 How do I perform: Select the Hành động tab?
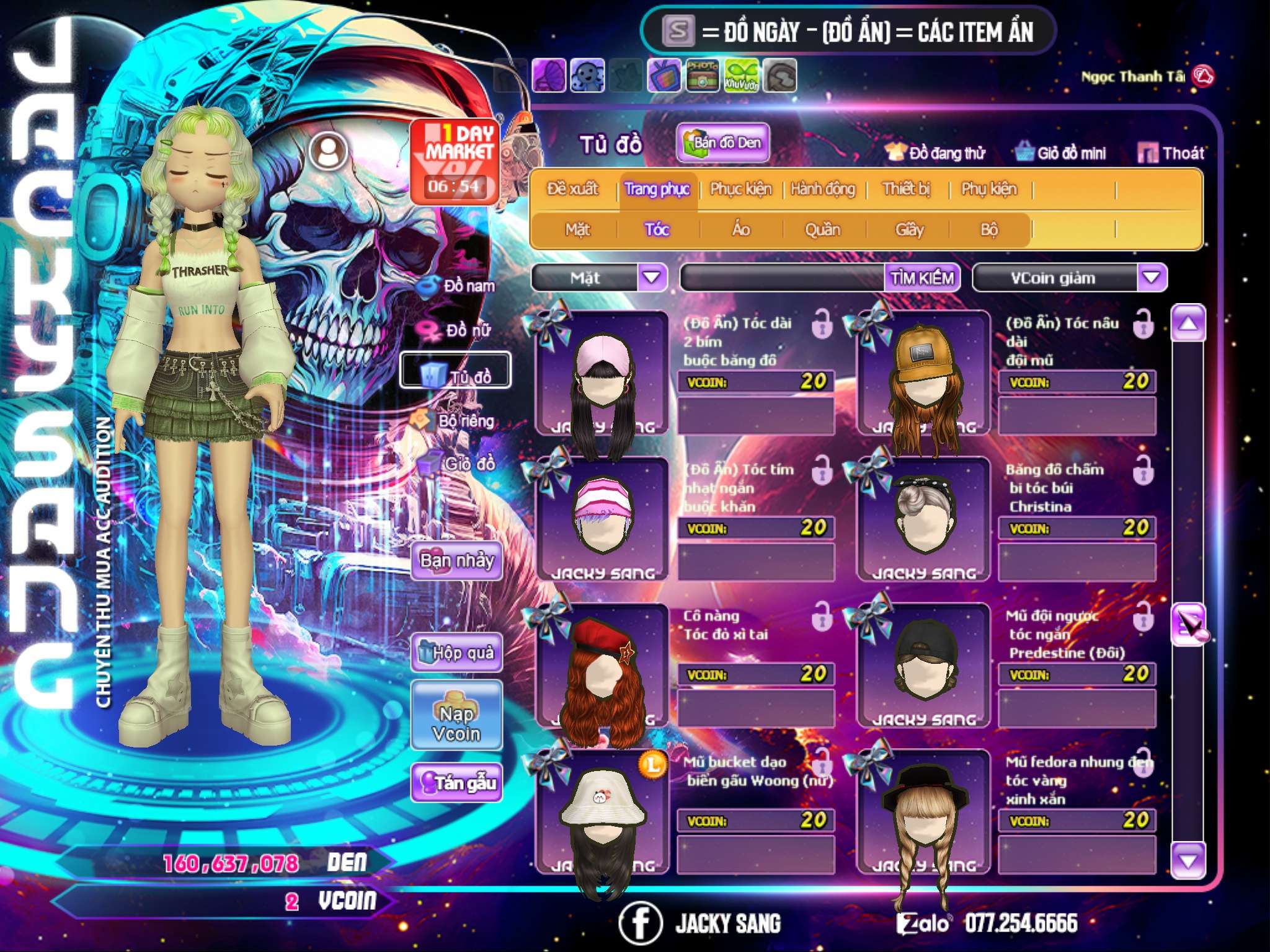pyautogui.click(x=823, y=189)
